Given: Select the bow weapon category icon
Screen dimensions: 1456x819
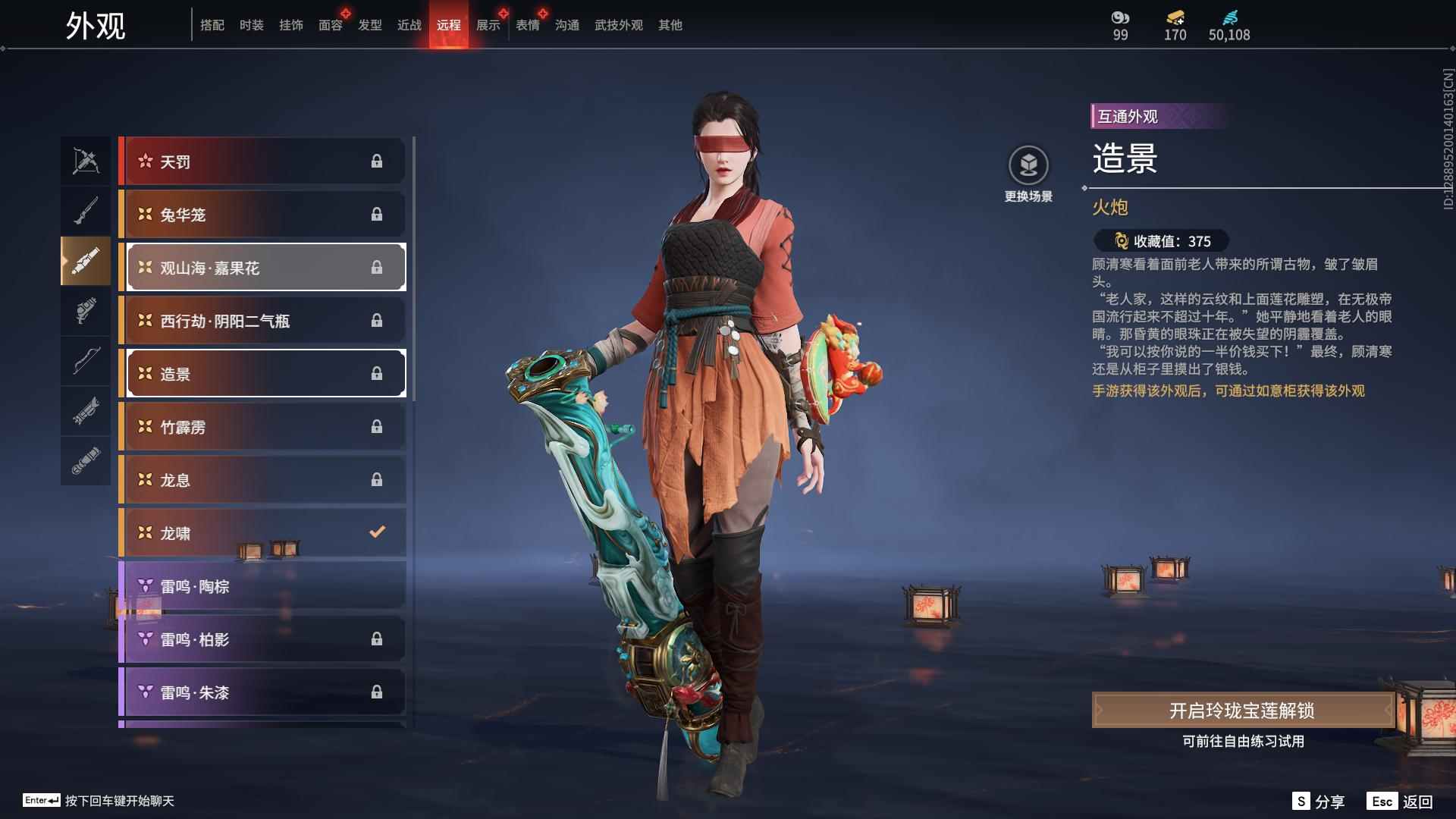Looking at the screenshot, I should 86,362.
